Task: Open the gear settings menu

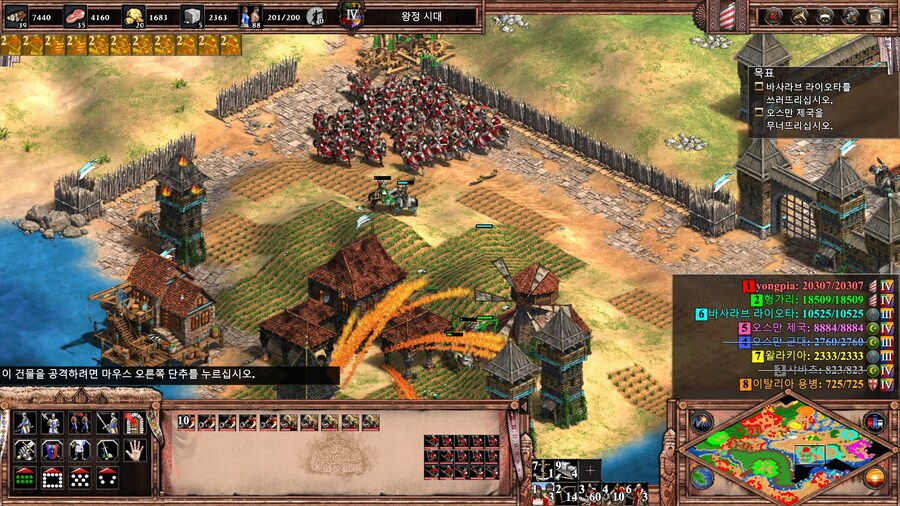Action: click(851, 16)
